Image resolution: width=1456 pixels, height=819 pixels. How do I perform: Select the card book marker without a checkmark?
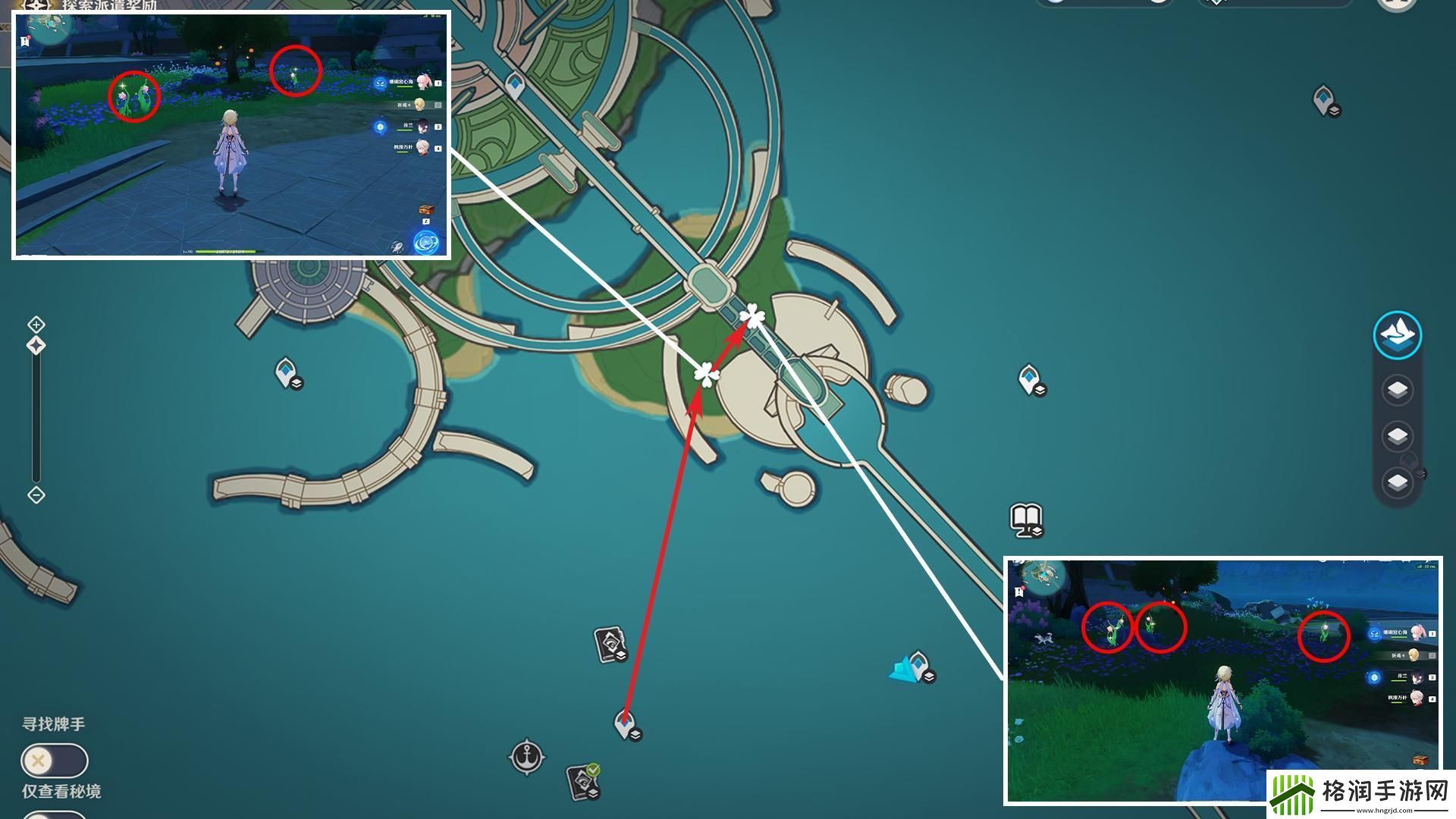coord(610,644)
